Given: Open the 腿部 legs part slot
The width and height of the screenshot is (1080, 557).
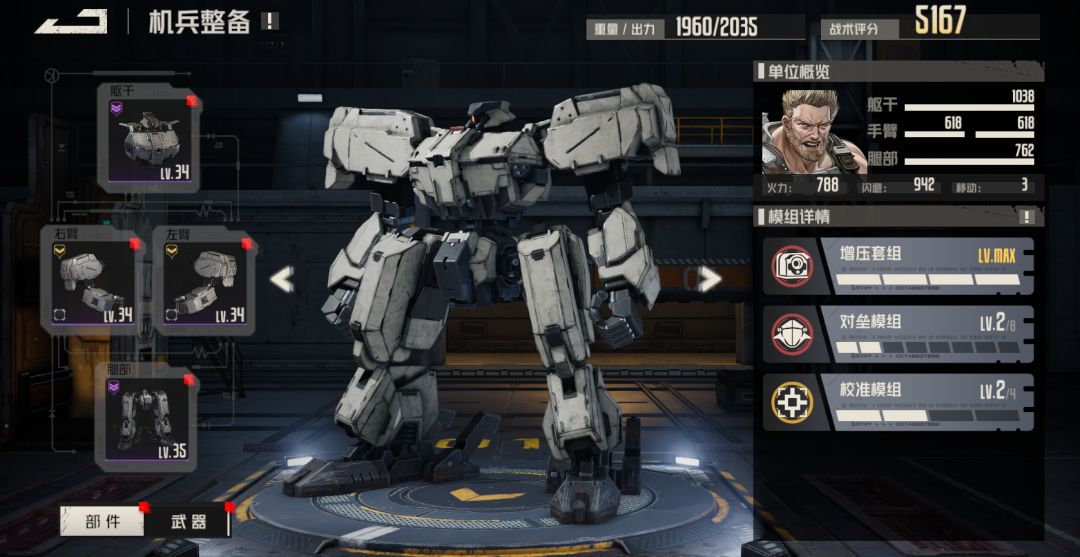Looking at the screenshot, I should click(x=147, y=418).
